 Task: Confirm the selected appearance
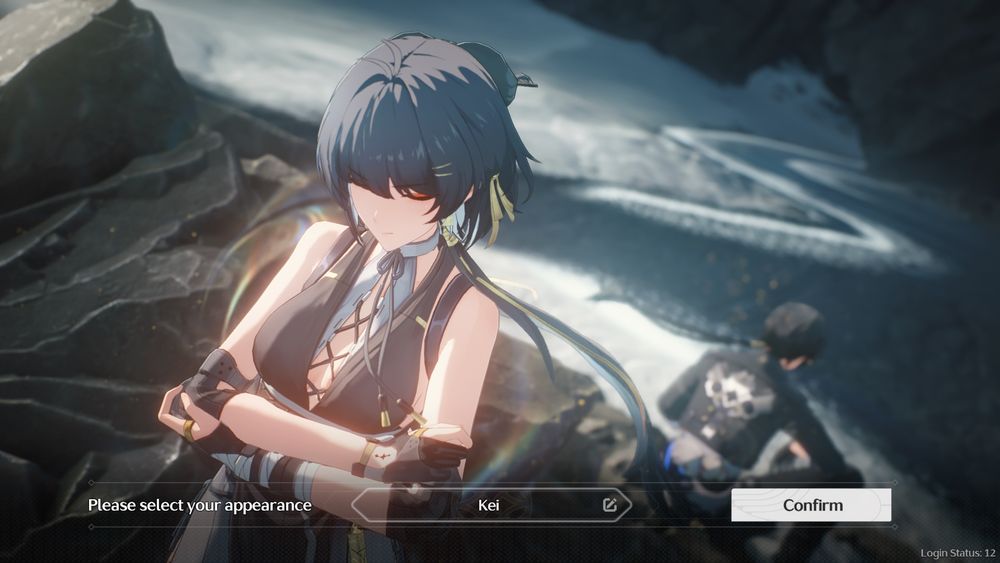[x=811, y=505]
